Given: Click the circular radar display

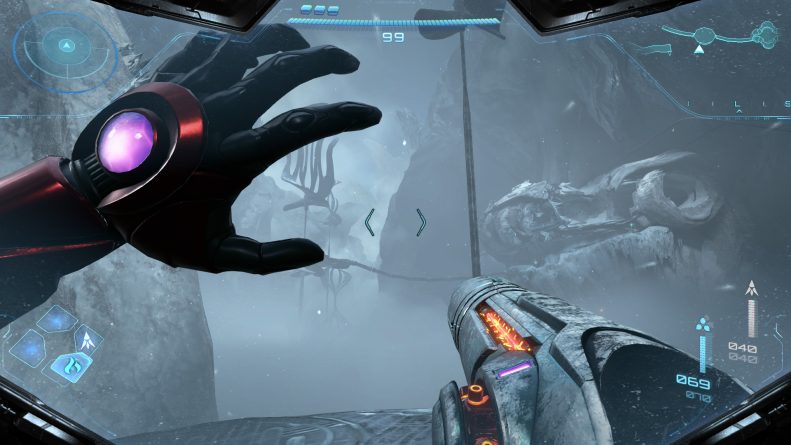Looking at the screenshot, I should click(66, 46).
